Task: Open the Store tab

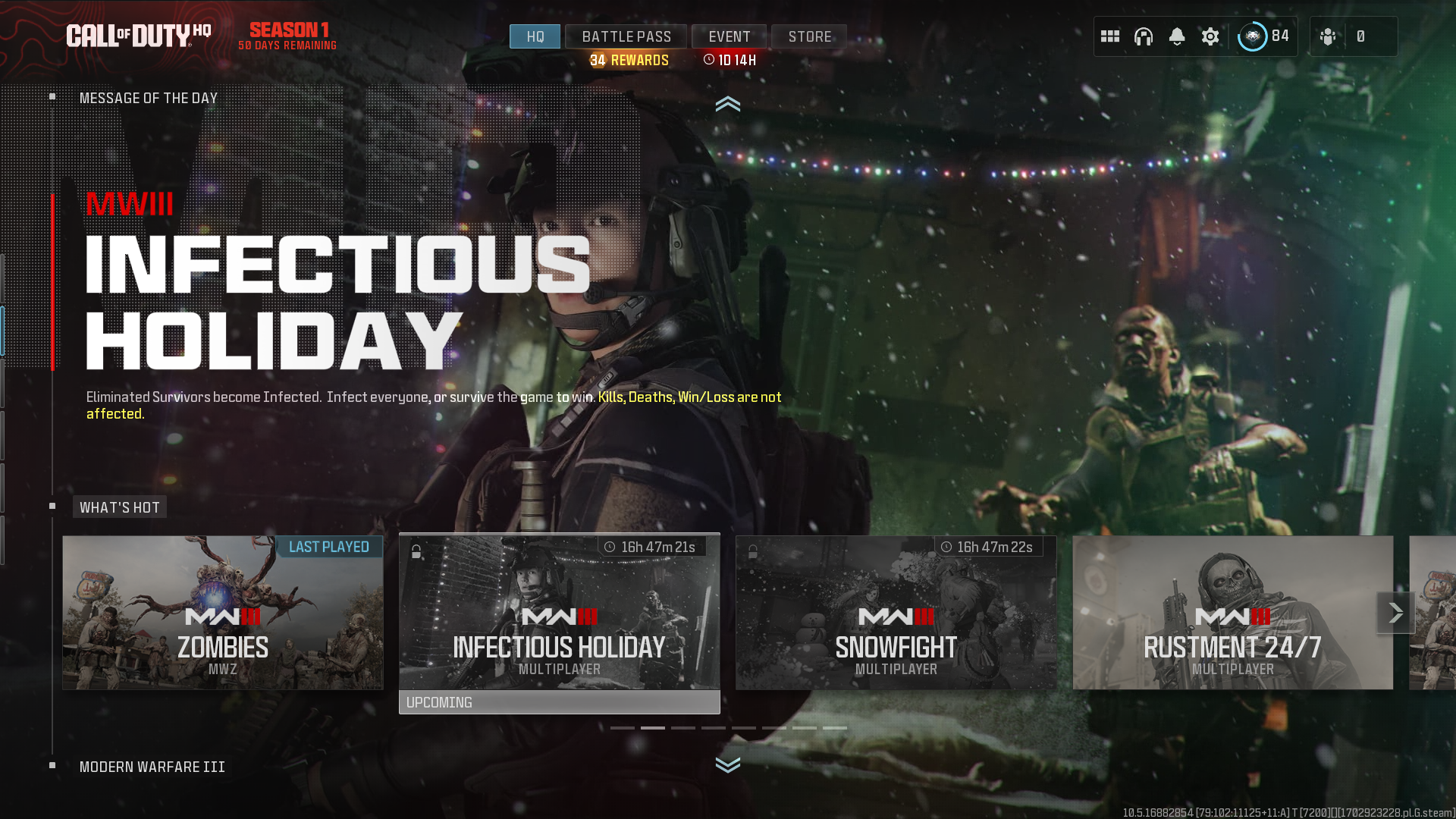Action: pyautogui.click(x=808, y=36)
